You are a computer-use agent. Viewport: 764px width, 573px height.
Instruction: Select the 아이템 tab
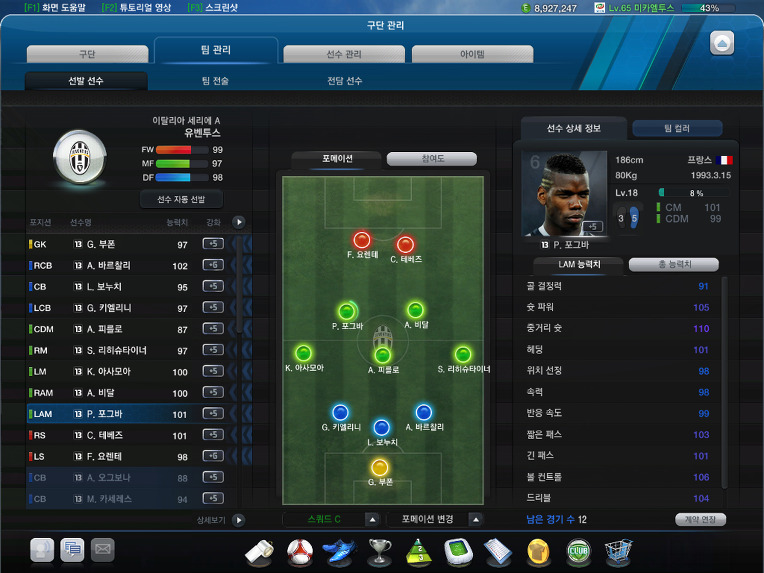click(x=471, y=54)
